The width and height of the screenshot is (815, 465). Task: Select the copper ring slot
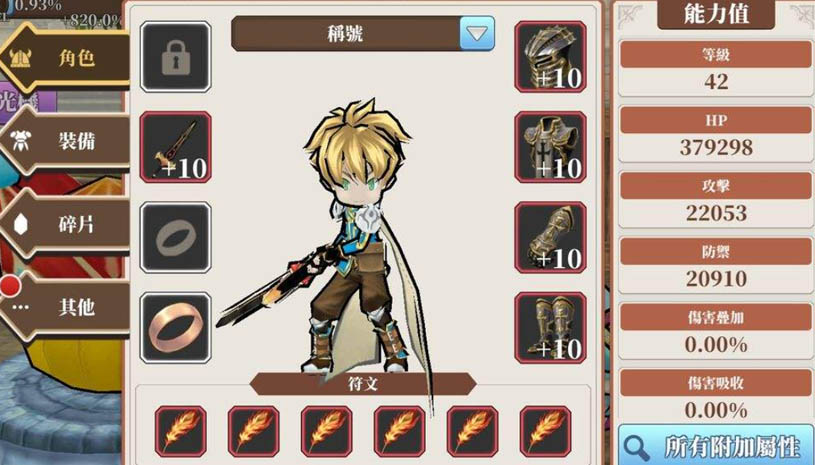pyautogui.click(x=175, y=327)
